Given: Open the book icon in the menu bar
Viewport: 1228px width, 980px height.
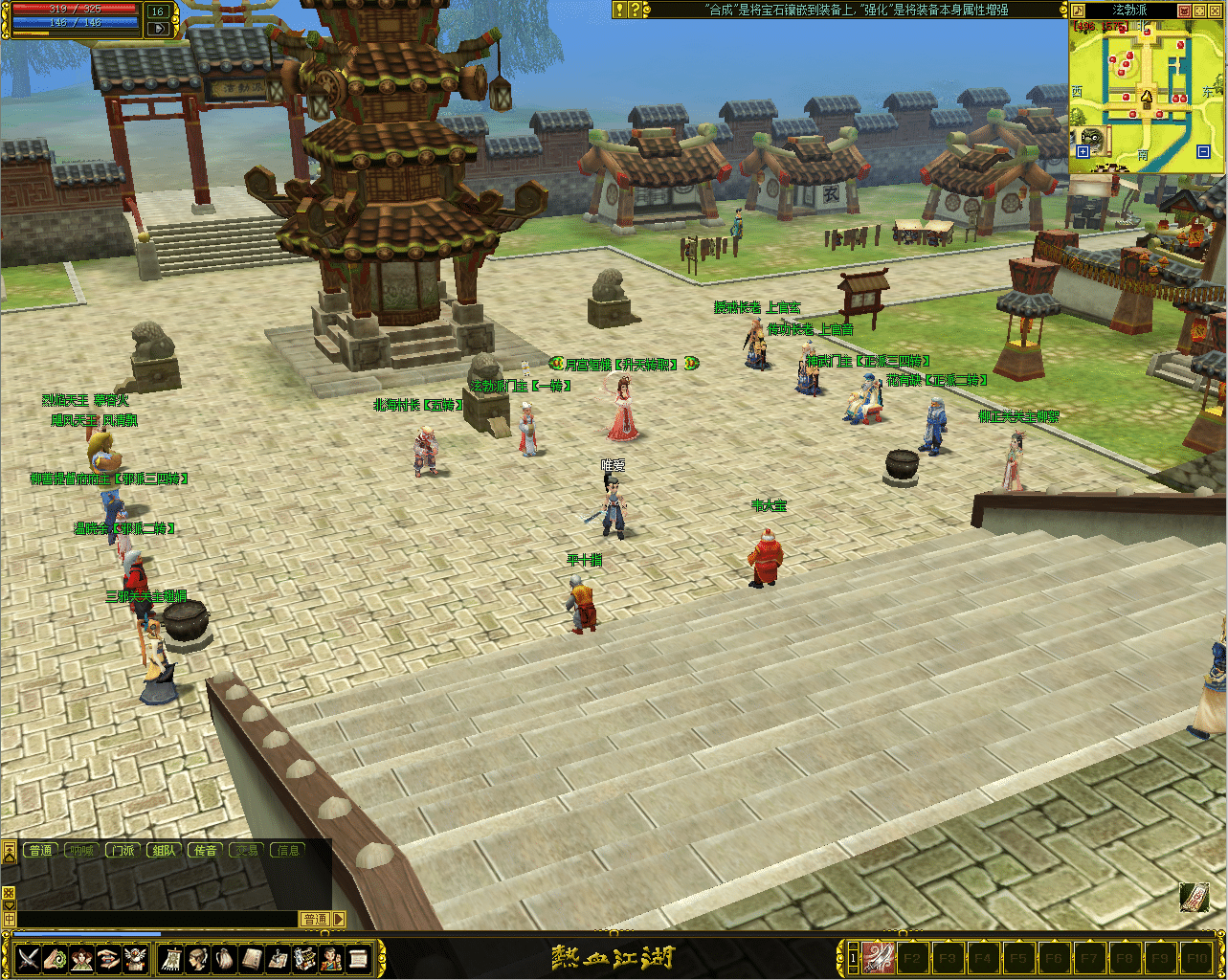Looking at the screenshot, I should (x=252, y=958).
